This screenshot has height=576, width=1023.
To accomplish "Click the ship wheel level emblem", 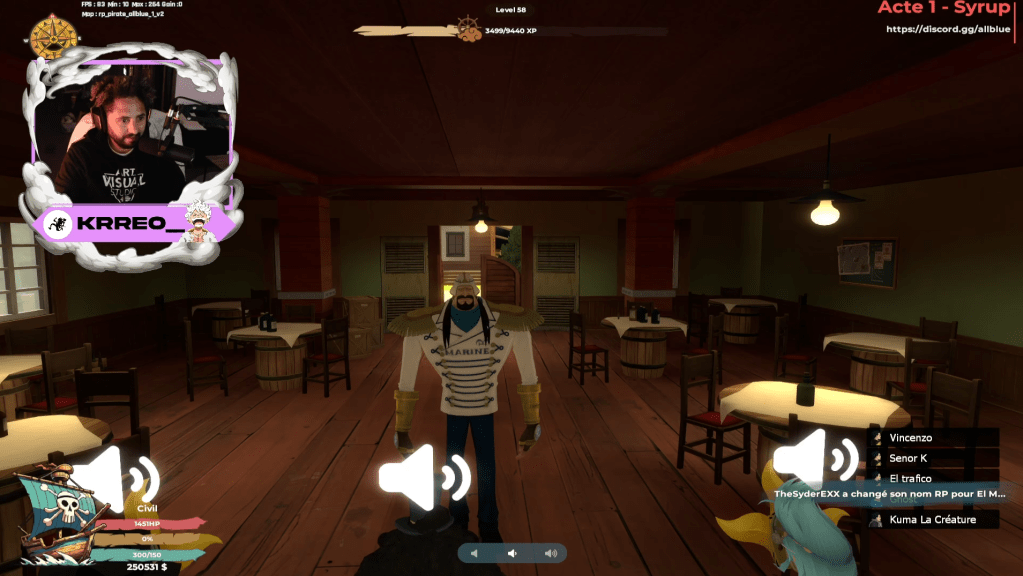I will tap(469, 29).
